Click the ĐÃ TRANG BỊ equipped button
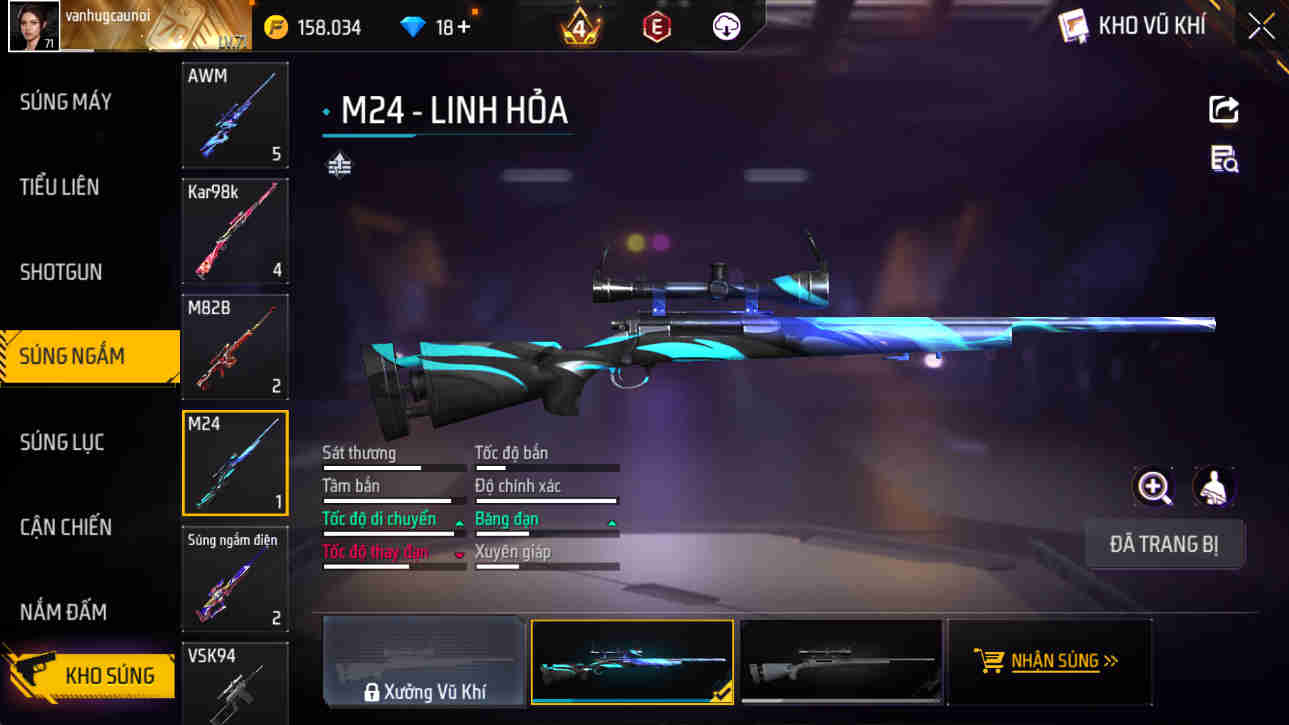Image resolution: width=1289 pixels, height=725 pixels. [x=1165, y=544]
